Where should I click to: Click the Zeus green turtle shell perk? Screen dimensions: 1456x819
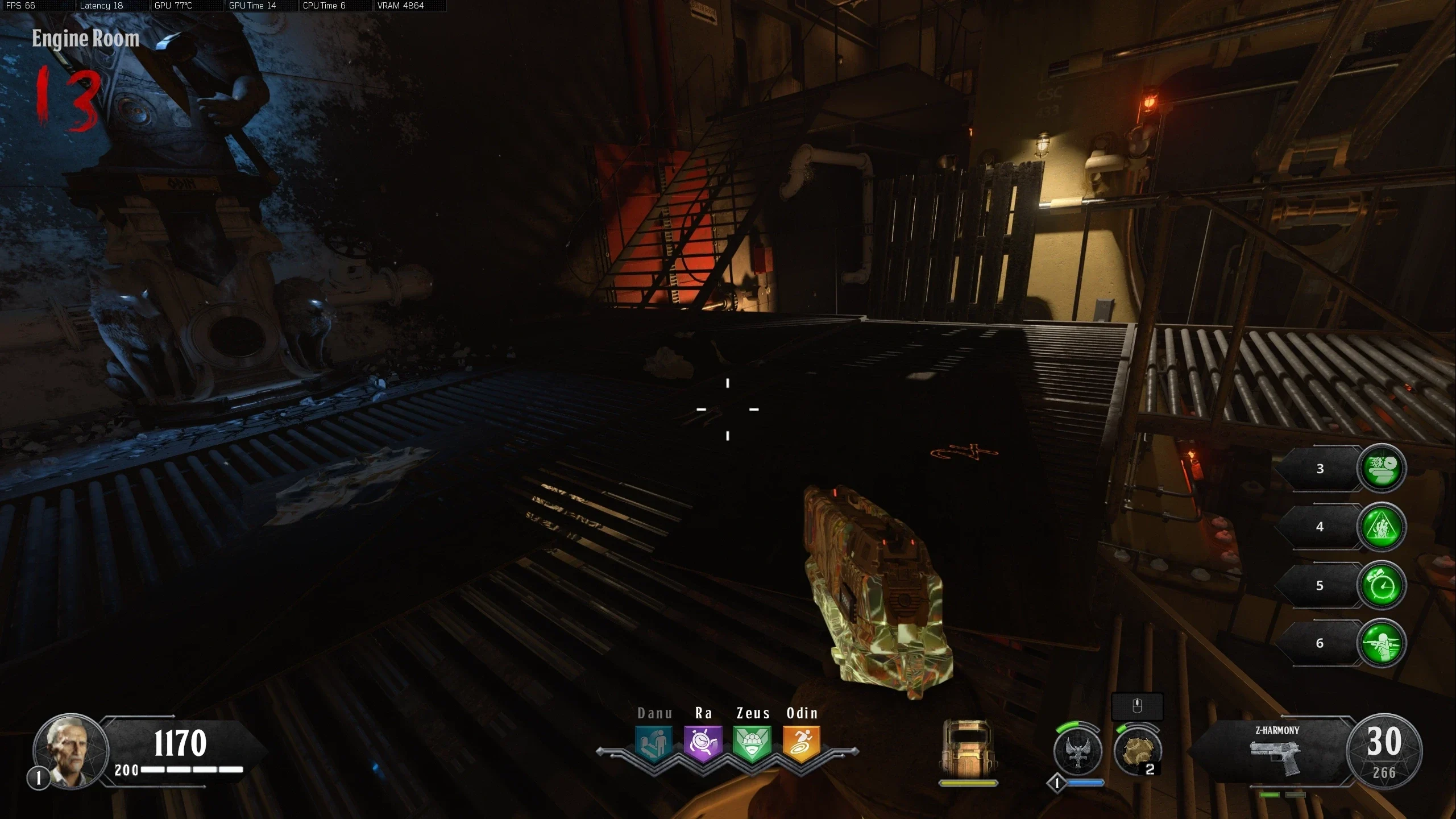click(x=752, y=743)
